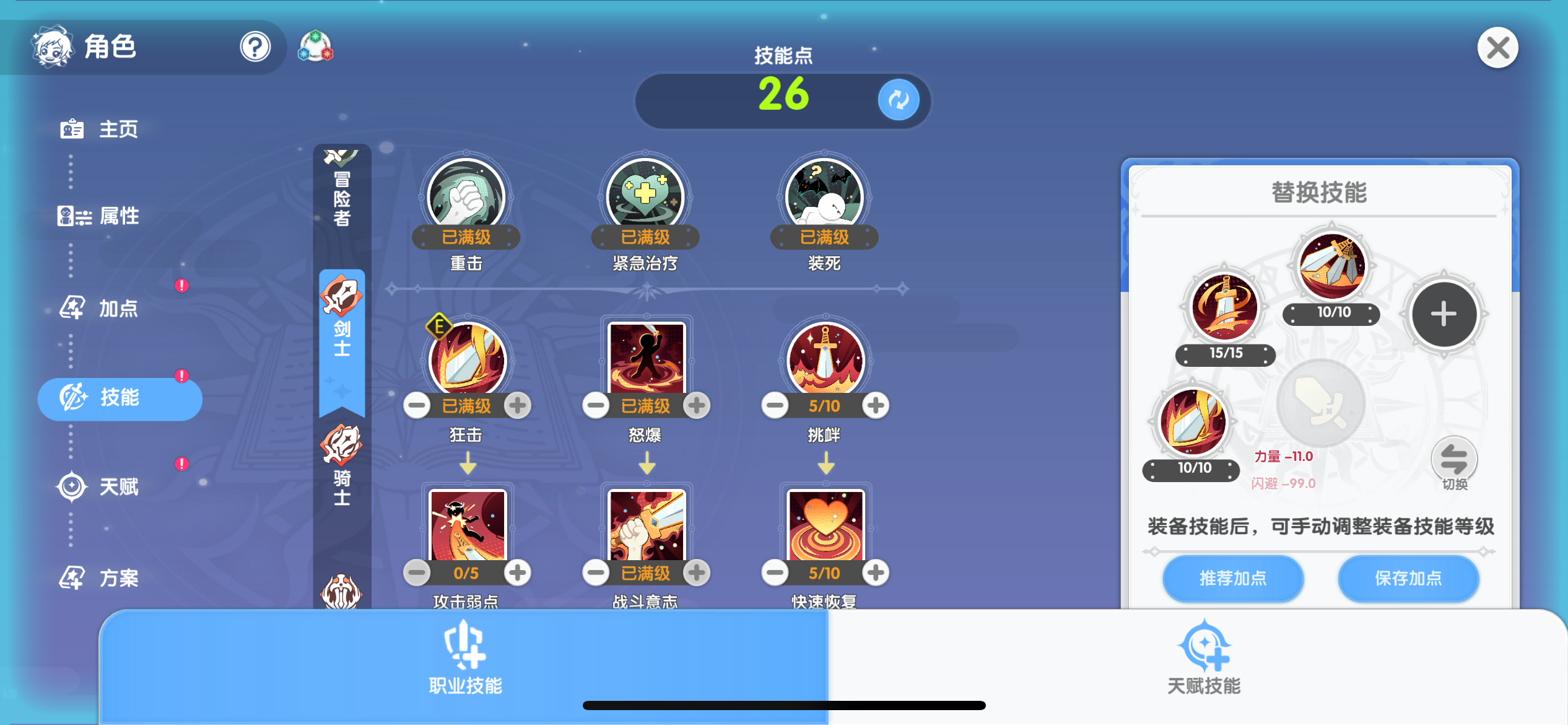Switch to the 骑士 class tab
Viewport: 1568px width, 725px height.
tap(342, 465)
